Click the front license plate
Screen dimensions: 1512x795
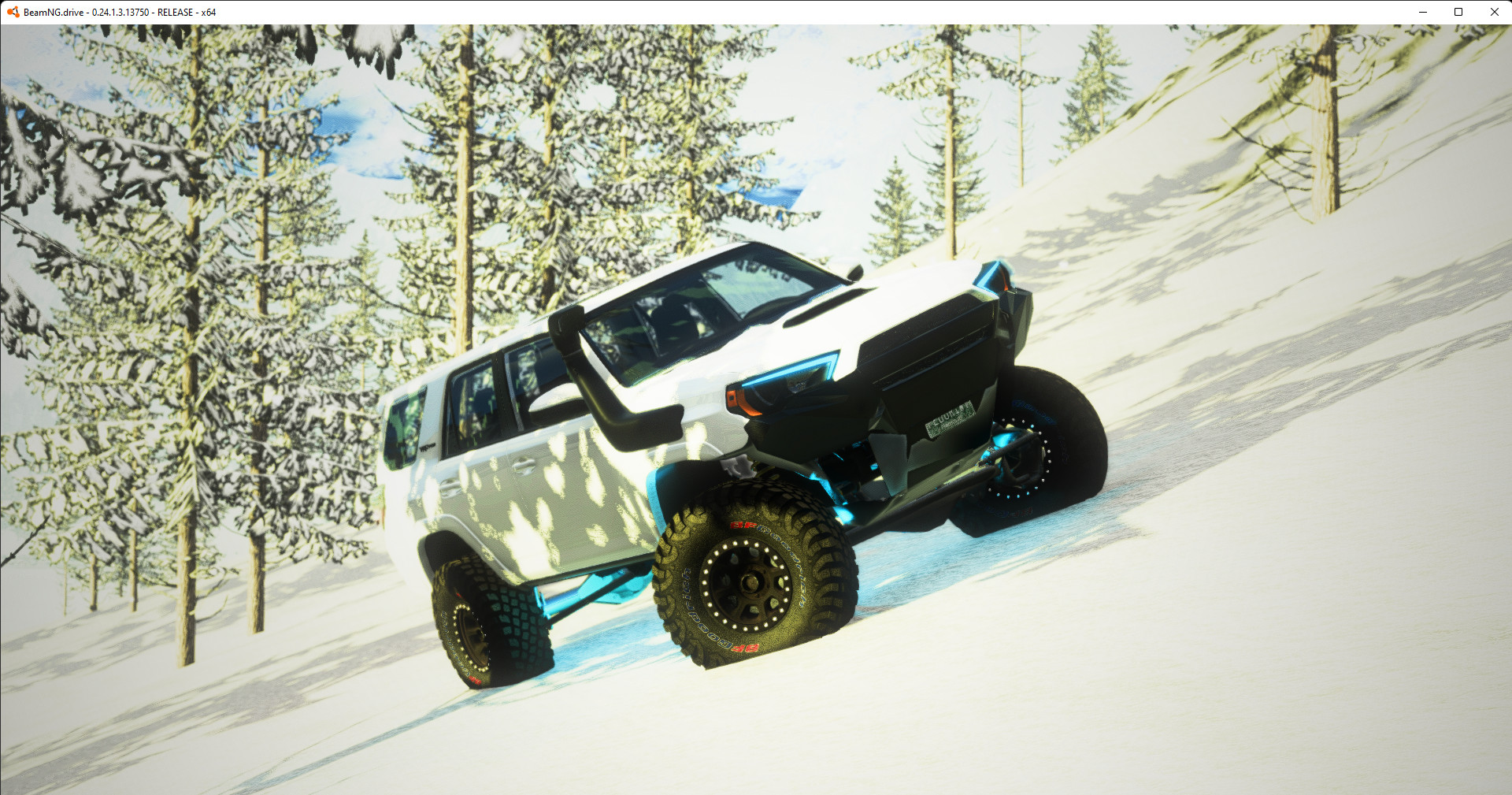[x=949, y=418]
